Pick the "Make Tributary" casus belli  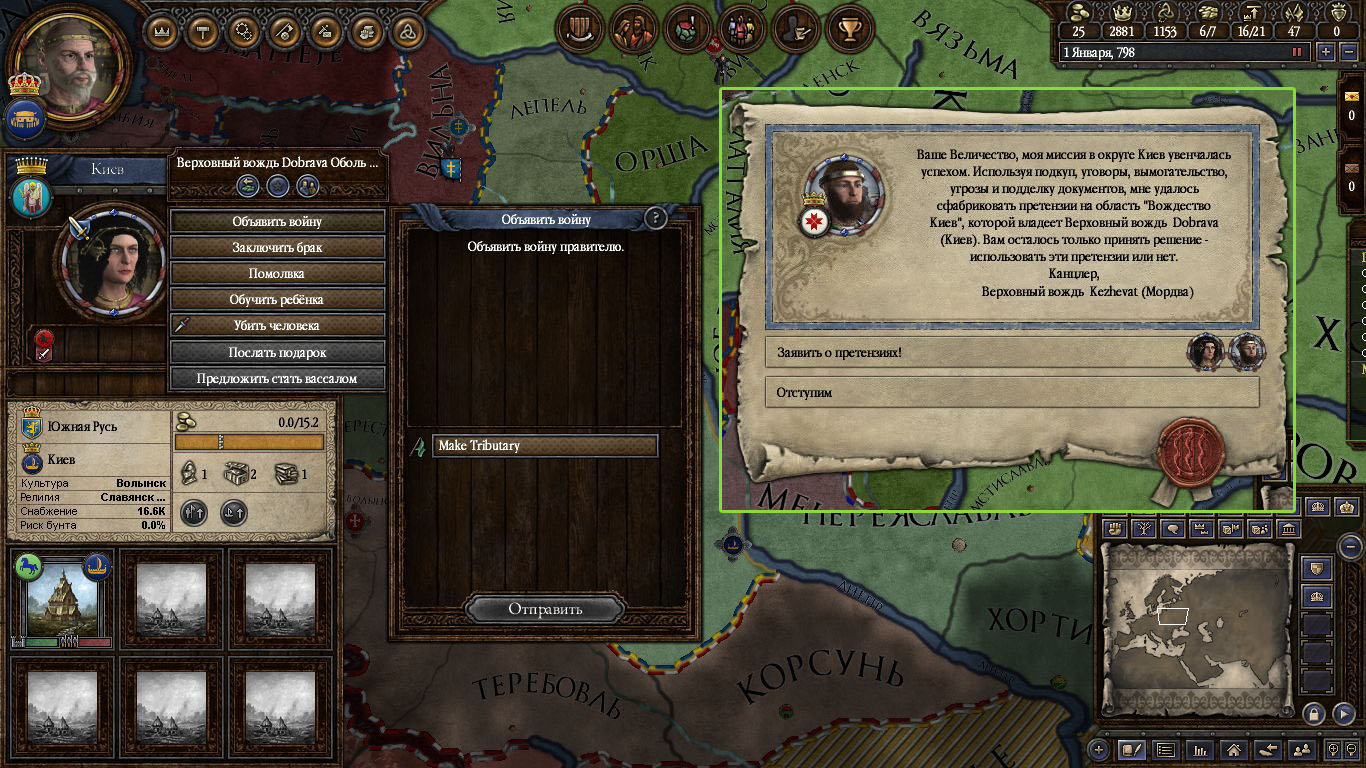click(x=545, y=446)
